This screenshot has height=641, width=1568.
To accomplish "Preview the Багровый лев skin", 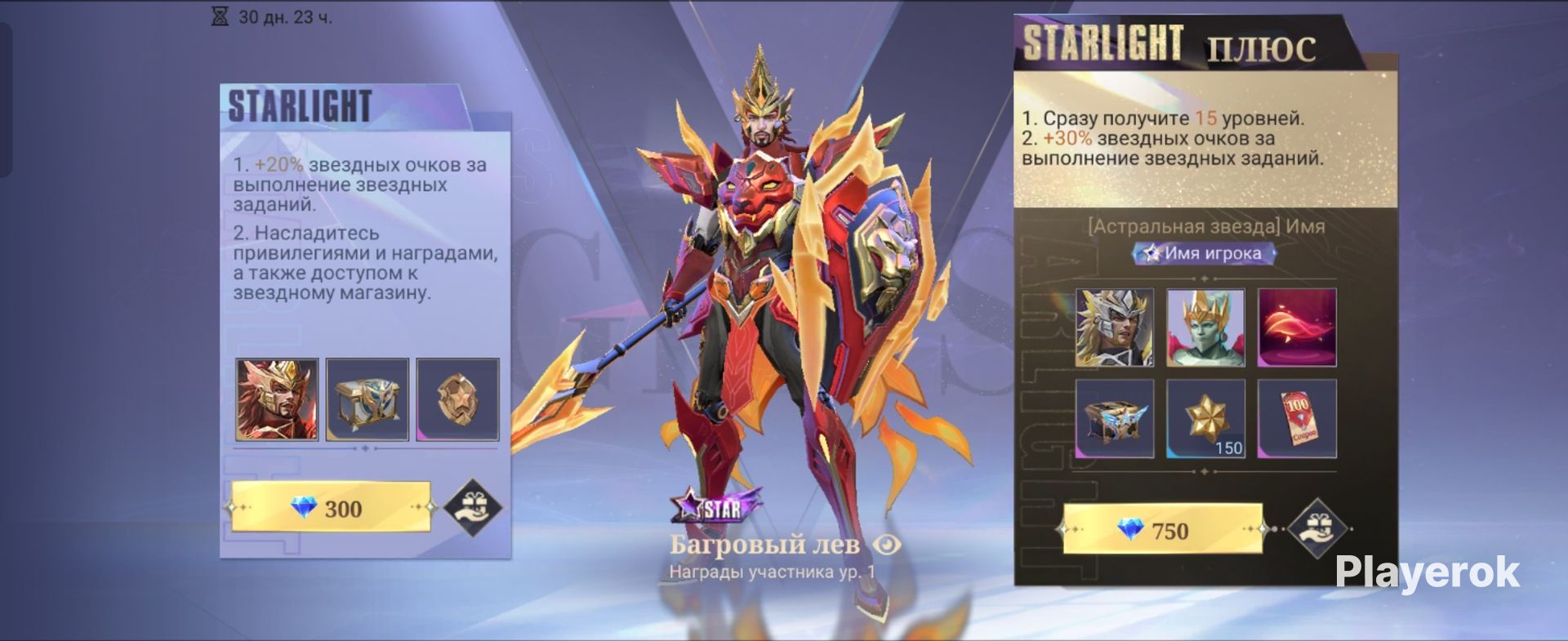I will [886, 545].
